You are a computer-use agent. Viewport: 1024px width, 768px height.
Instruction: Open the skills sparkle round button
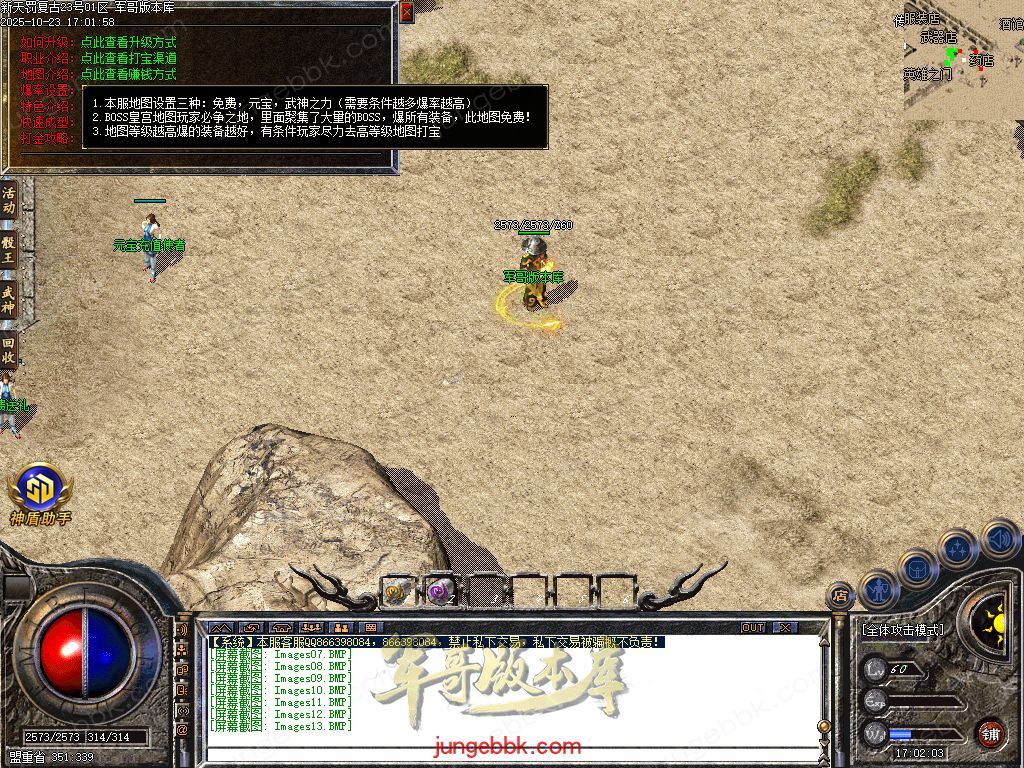coord(957,549)
